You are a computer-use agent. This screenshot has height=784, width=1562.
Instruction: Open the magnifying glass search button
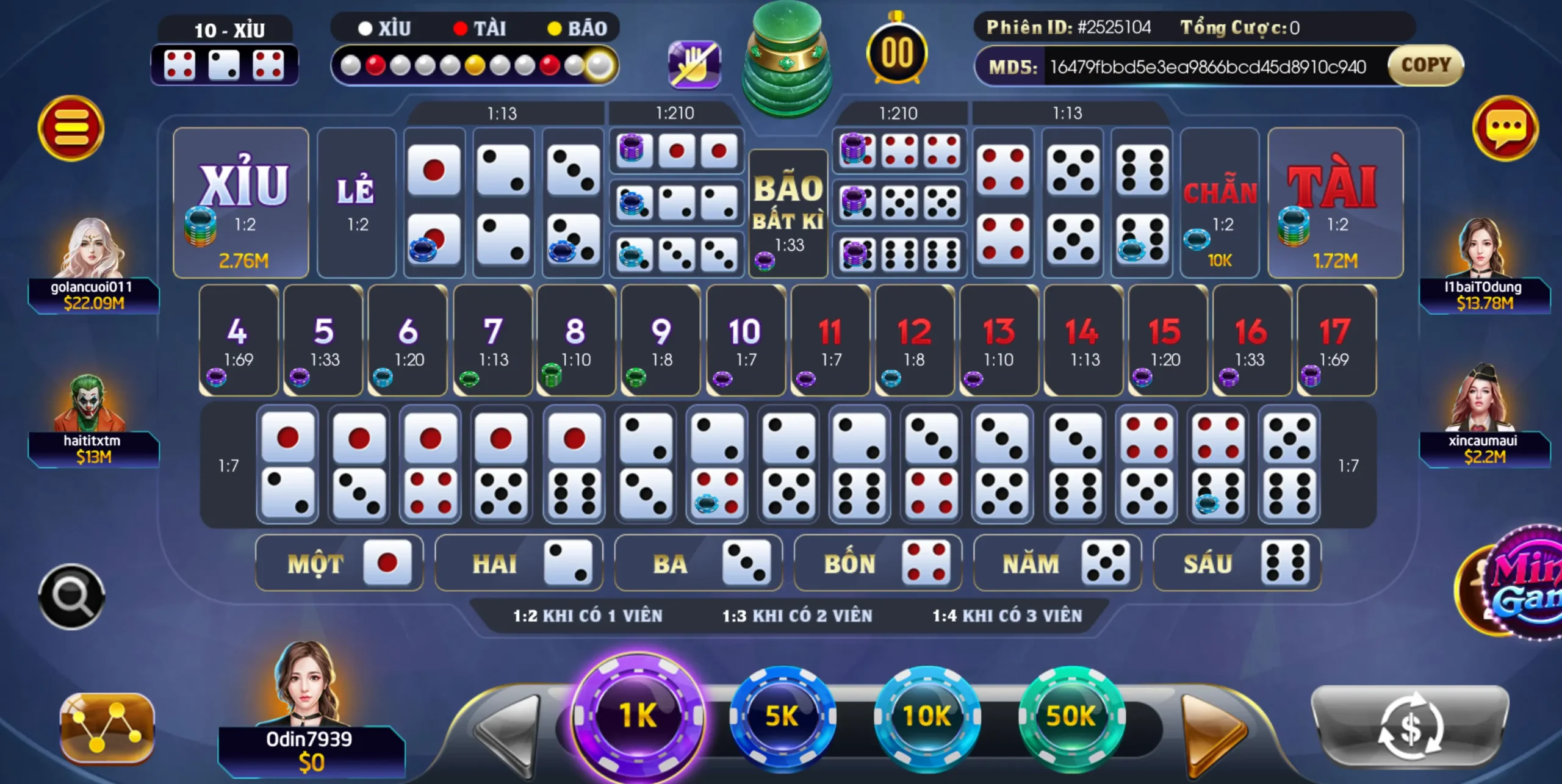(71, 596)
